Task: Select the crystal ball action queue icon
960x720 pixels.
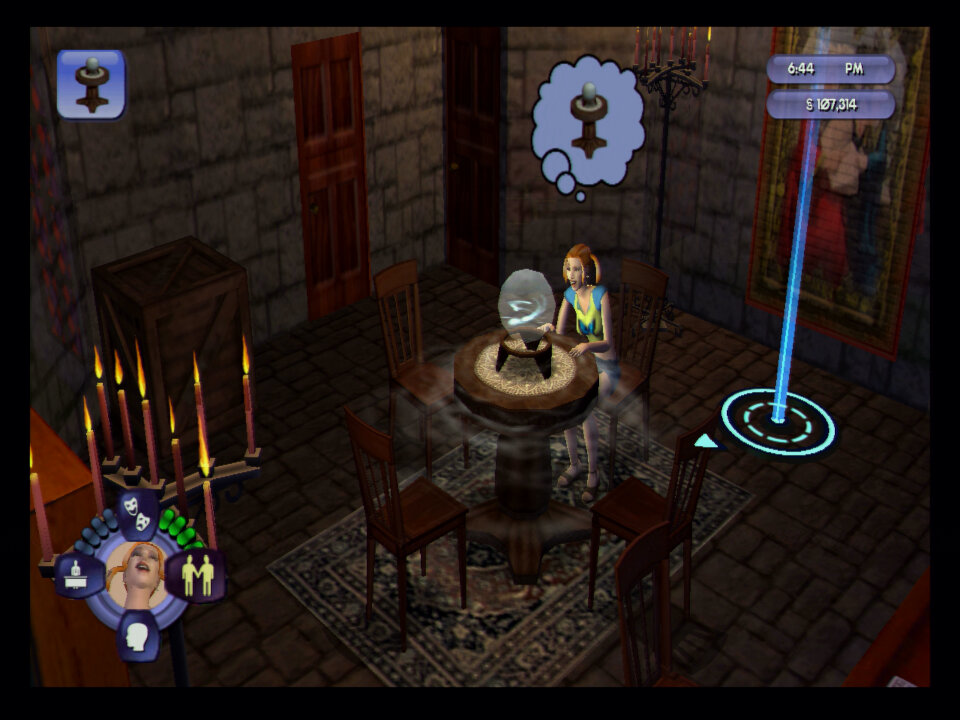Action: click(x=91, y=84)
